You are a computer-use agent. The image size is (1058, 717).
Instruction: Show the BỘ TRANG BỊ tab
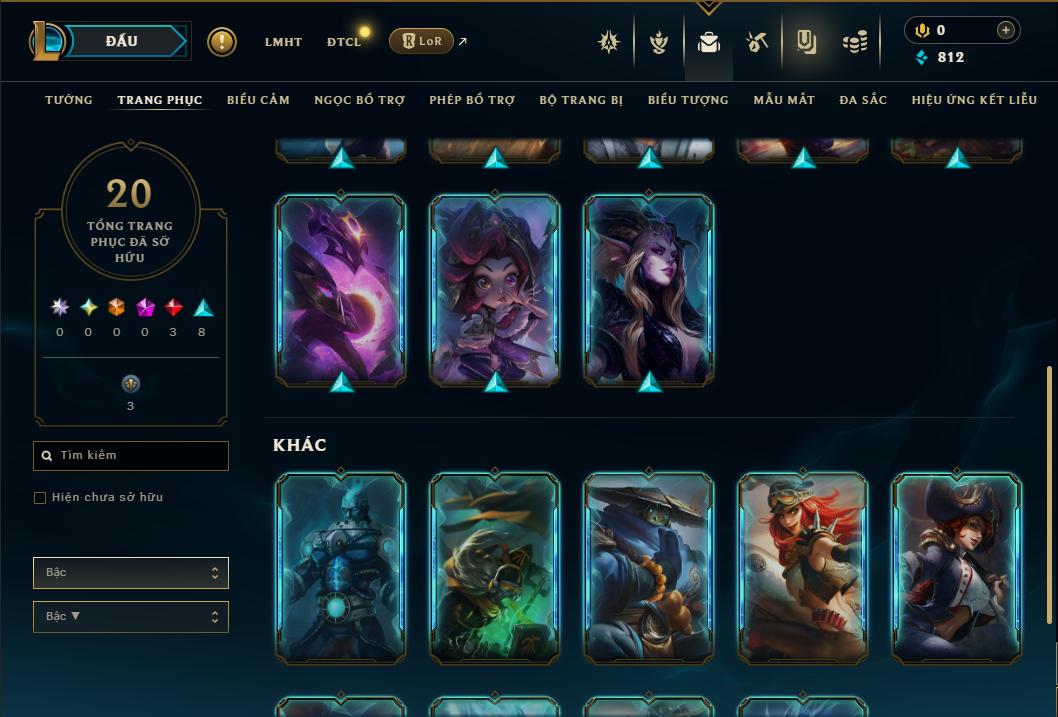581,100
